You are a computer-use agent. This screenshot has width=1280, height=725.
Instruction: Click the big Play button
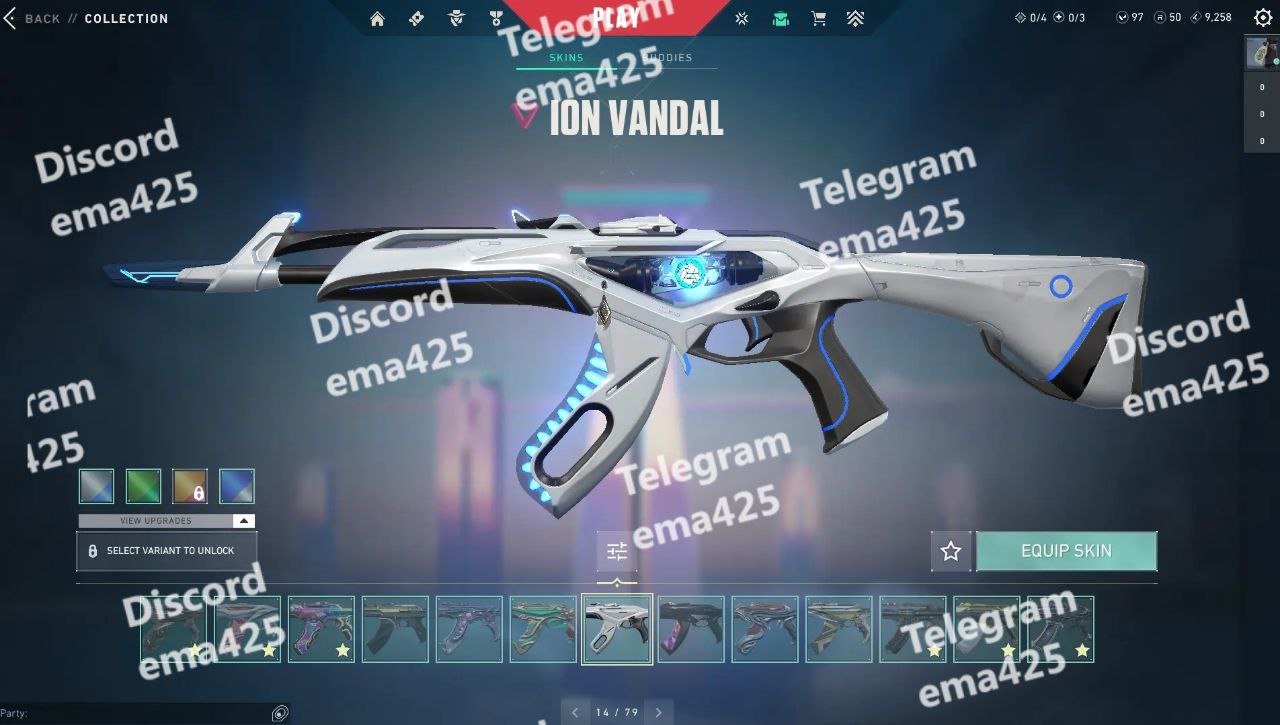pyautogui.click(x=616, y=16)
